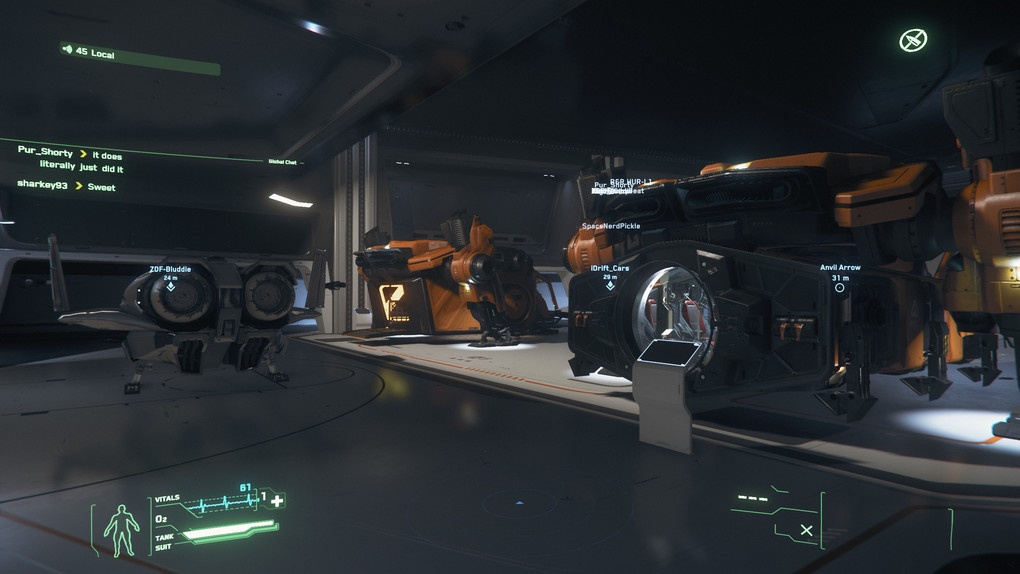Image resolution: width=1020 pixels, height=574 pixels.
Task: Target the Anvil Arrow ship marker
Action: click(840, 287)
